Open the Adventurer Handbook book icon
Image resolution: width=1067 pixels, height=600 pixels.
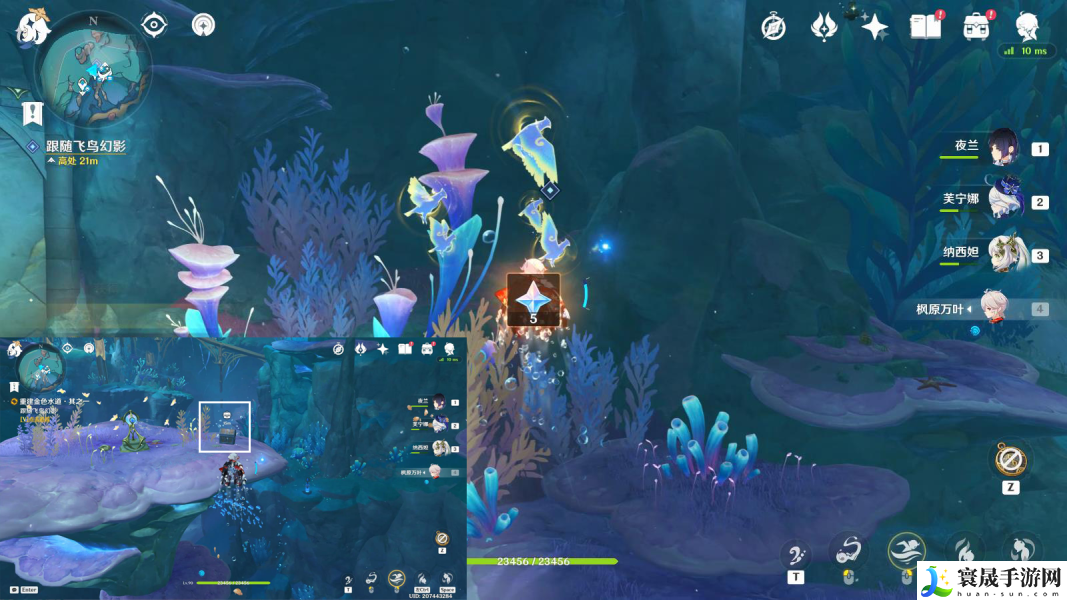(925, 27)
